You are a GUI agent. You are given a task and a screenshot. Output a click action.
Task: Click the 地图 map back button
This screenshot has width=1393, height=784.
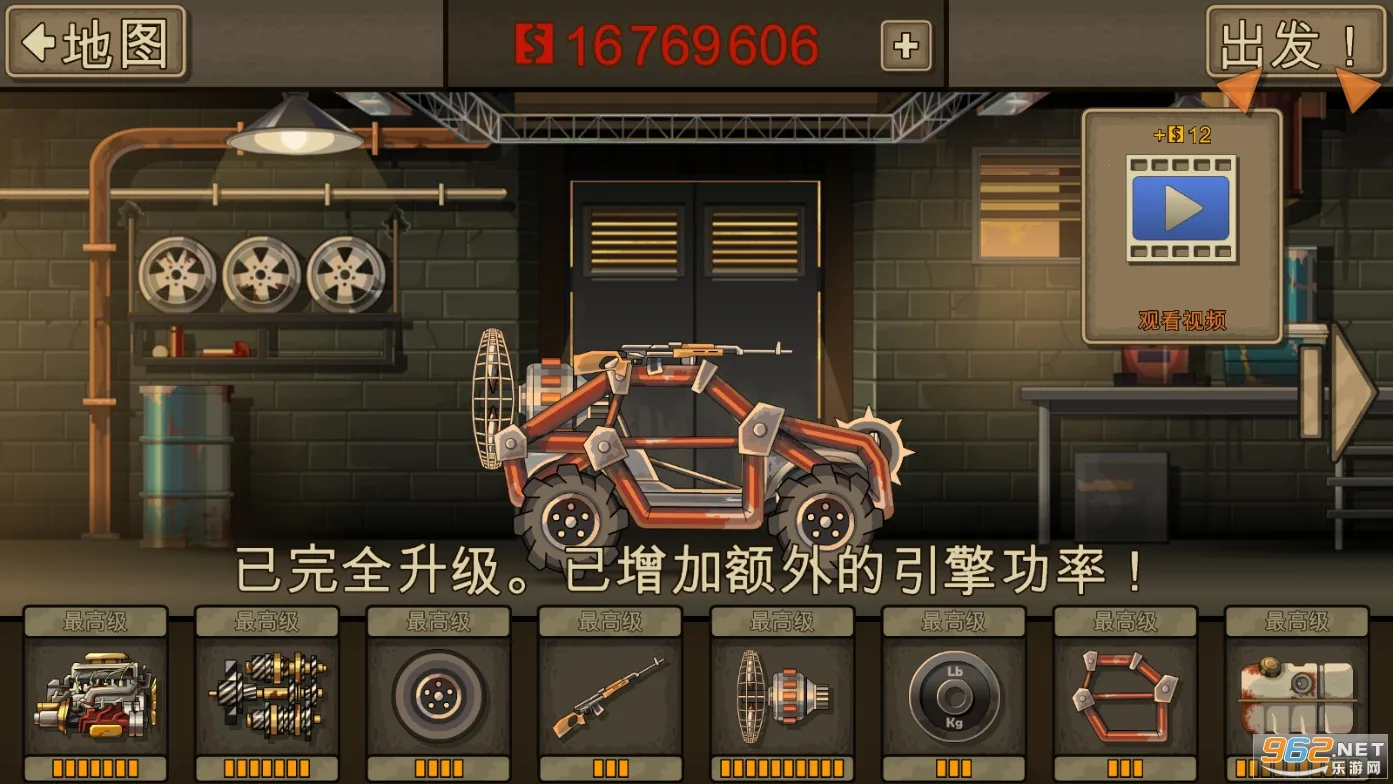tap(95, 44)
